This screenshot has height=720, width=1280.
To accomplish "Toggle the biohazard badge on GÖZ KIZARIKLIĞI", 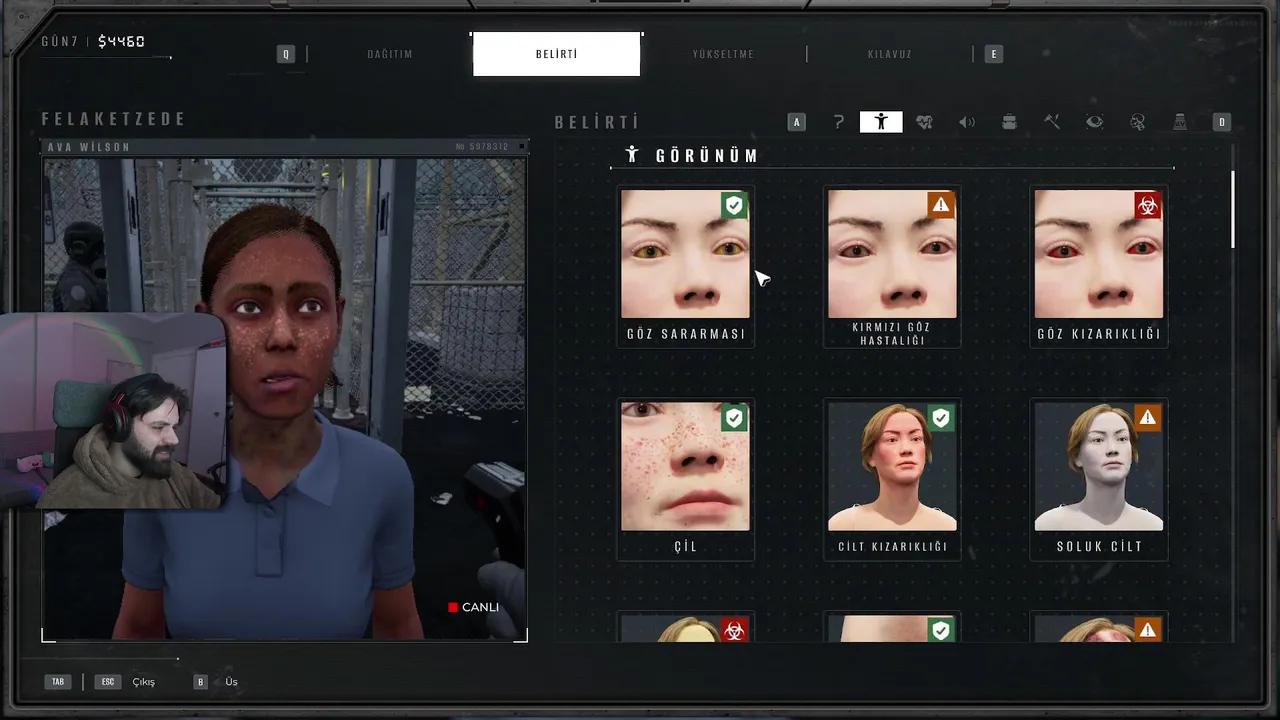I will [1147, 205].
